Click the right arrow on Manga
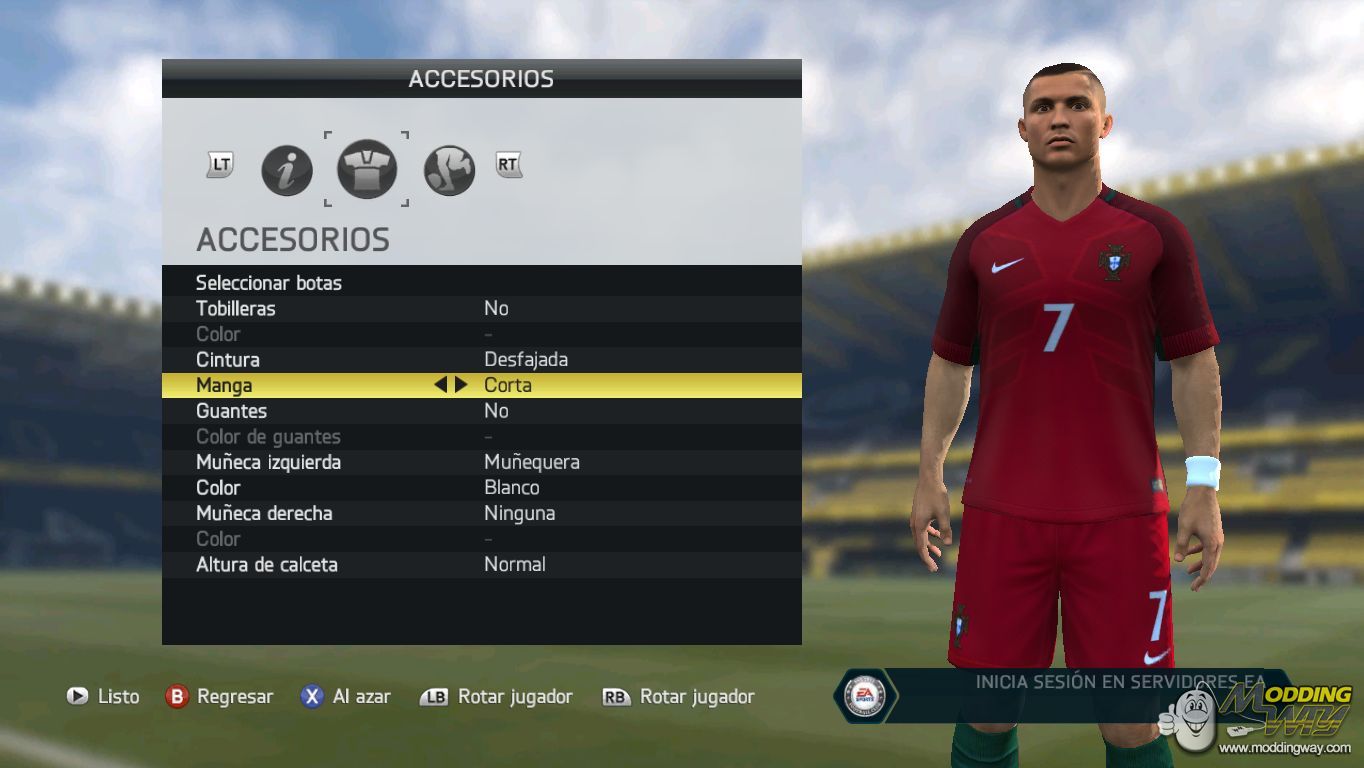 [x=461, y=385]
